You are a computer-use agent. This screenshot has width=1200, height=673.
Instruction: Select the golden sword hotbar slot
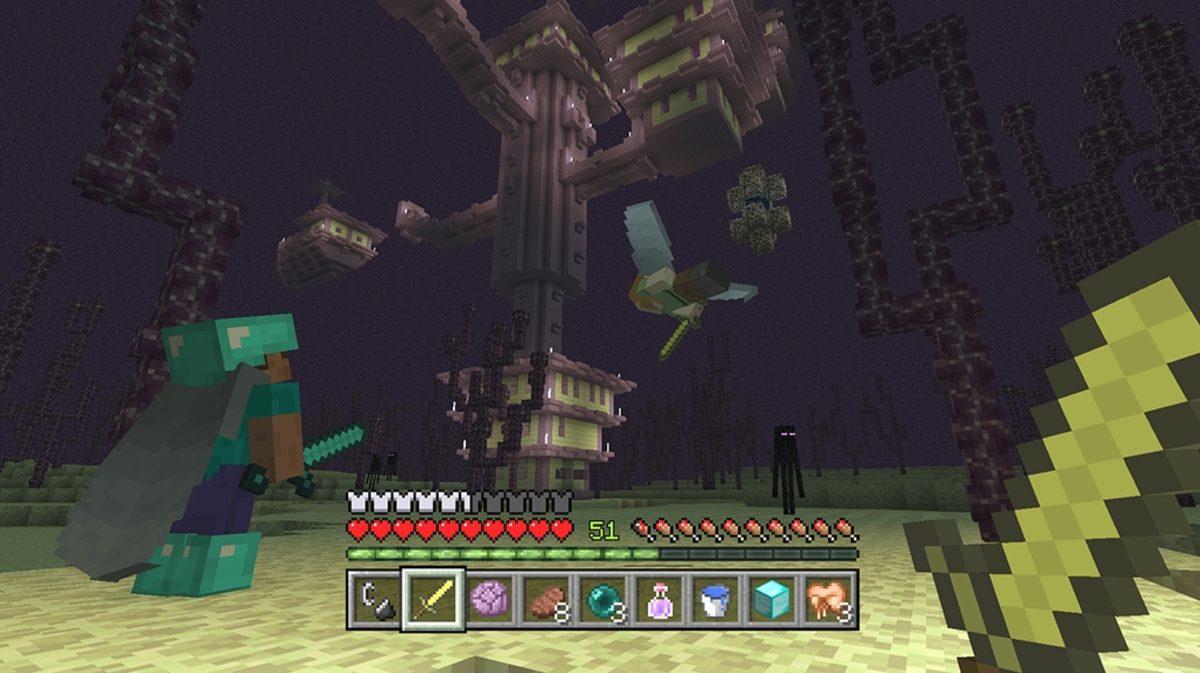pos(433,599)
